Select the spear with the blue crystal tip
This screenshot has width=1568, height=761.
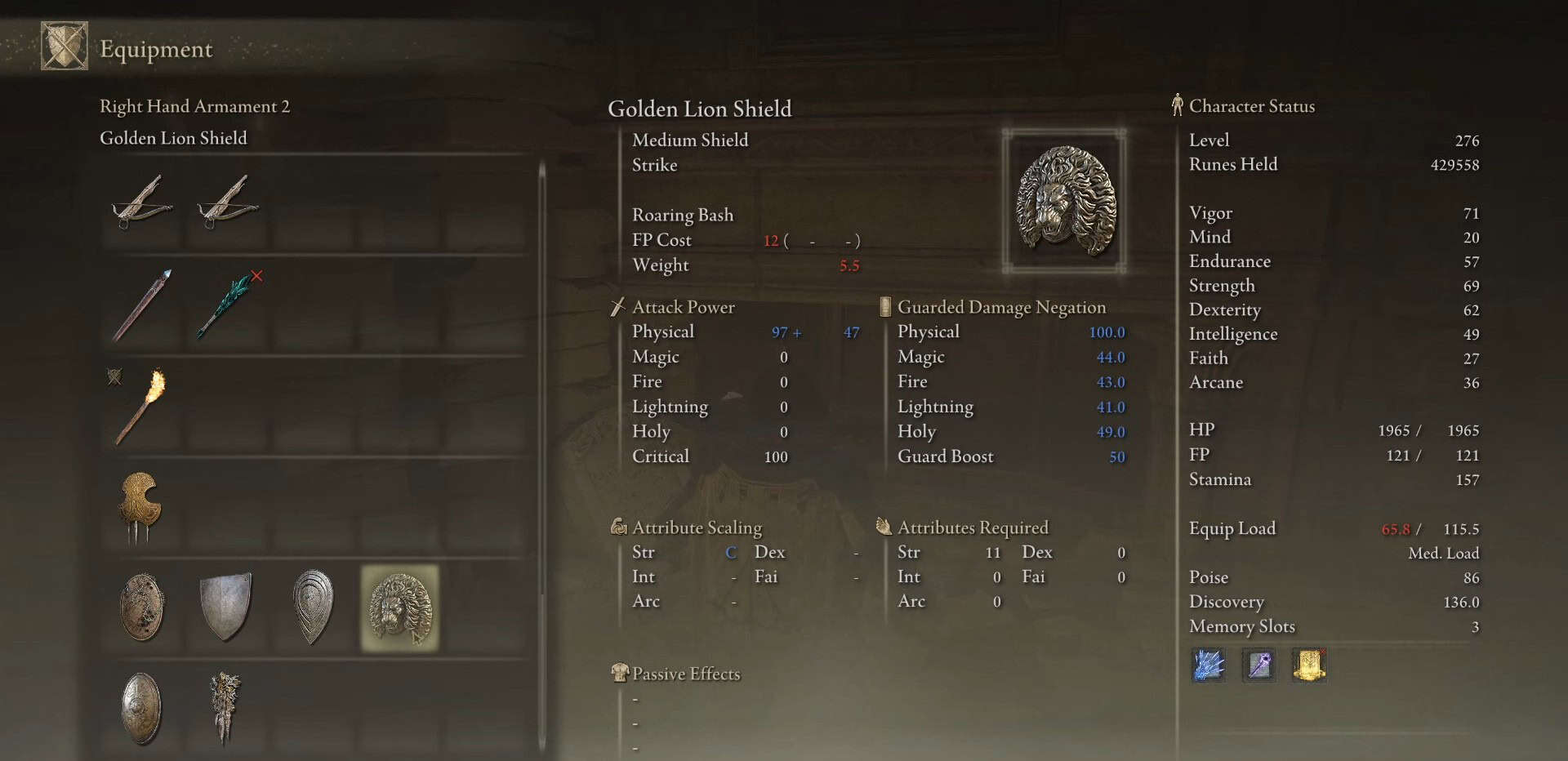coord(143,305)
